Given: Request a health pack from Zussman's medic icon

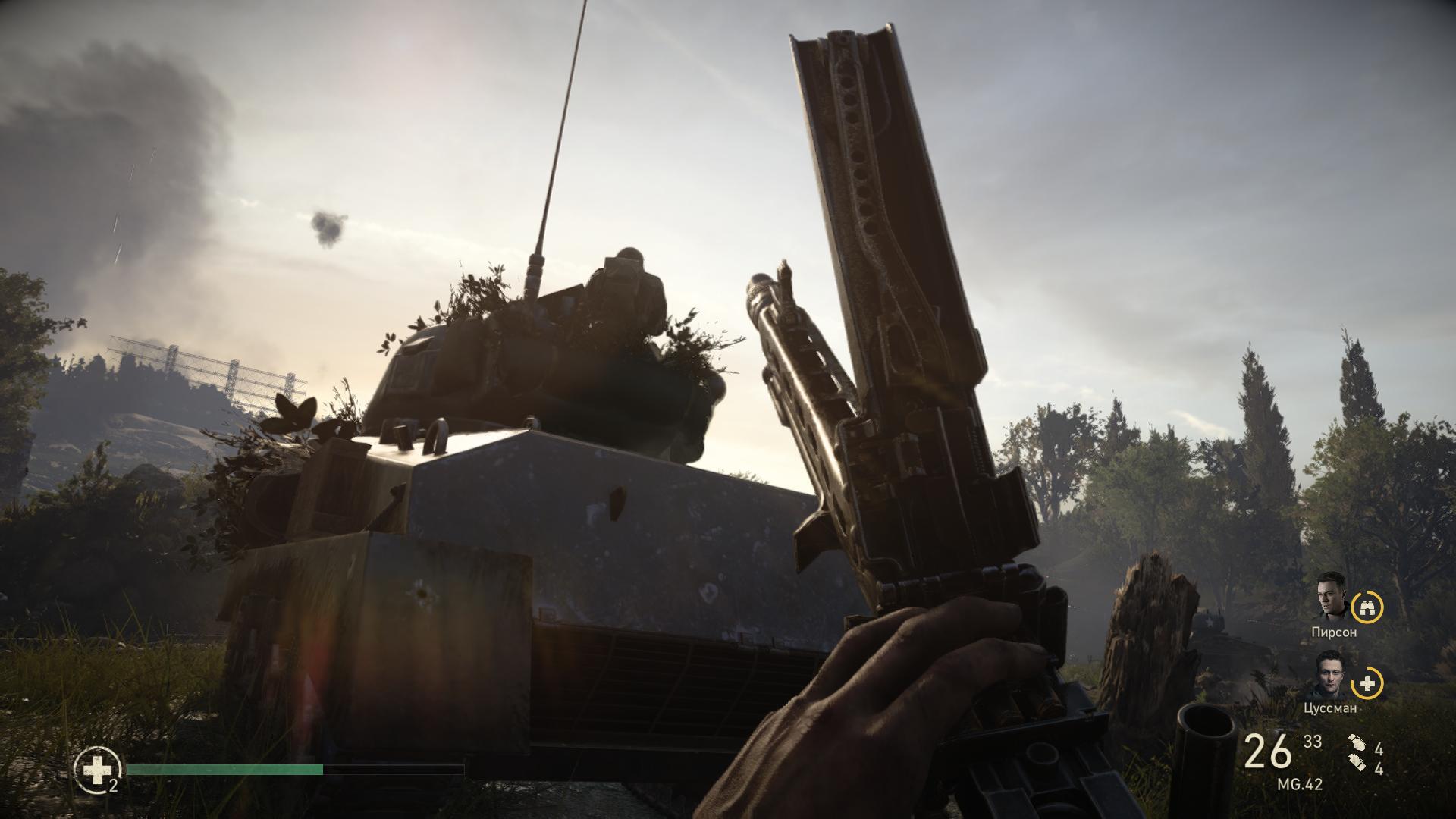Looking at the screenshot, I should (x=1367, y=684).
